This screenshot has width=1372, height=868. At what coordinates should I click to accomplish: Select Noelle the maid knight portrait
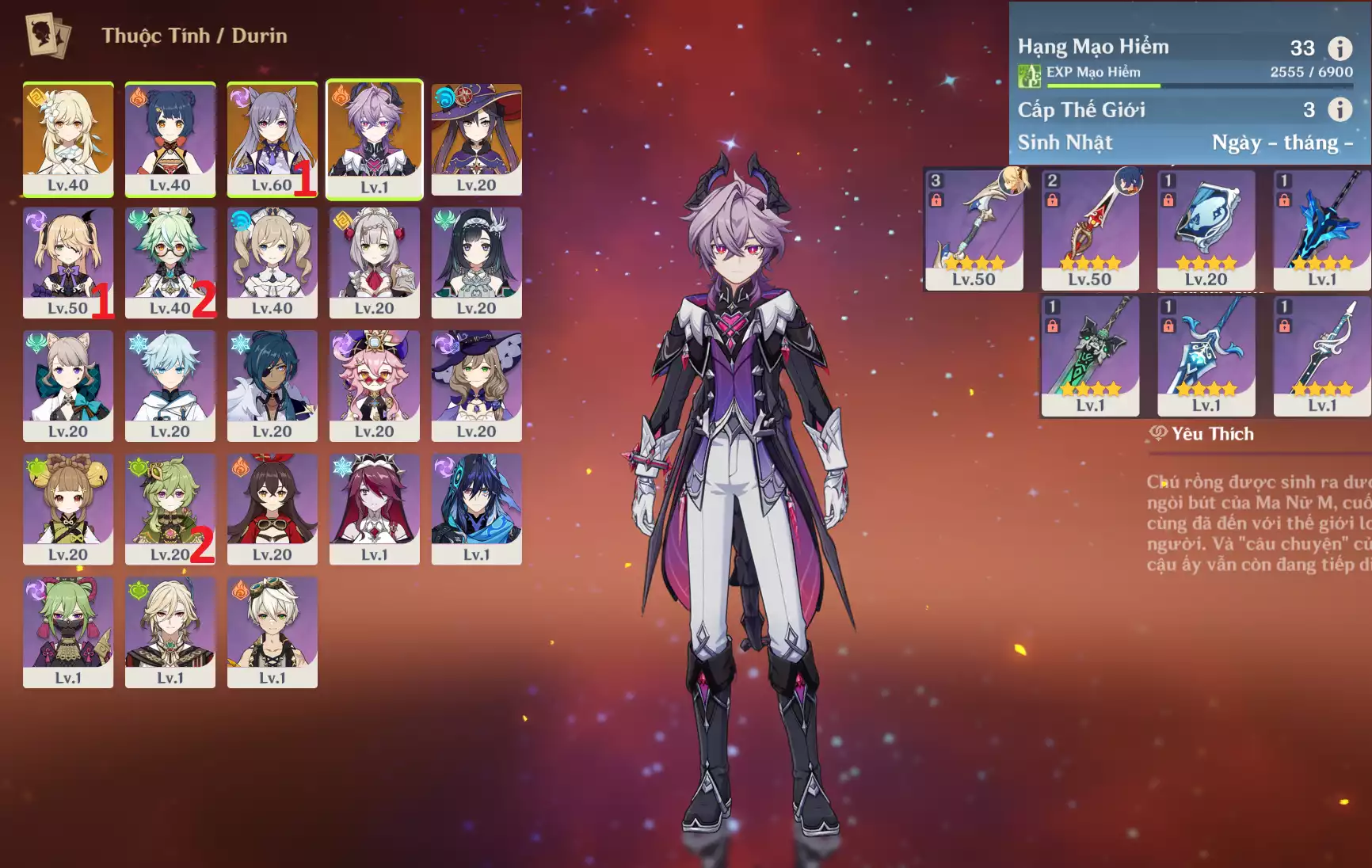[374, 262]
